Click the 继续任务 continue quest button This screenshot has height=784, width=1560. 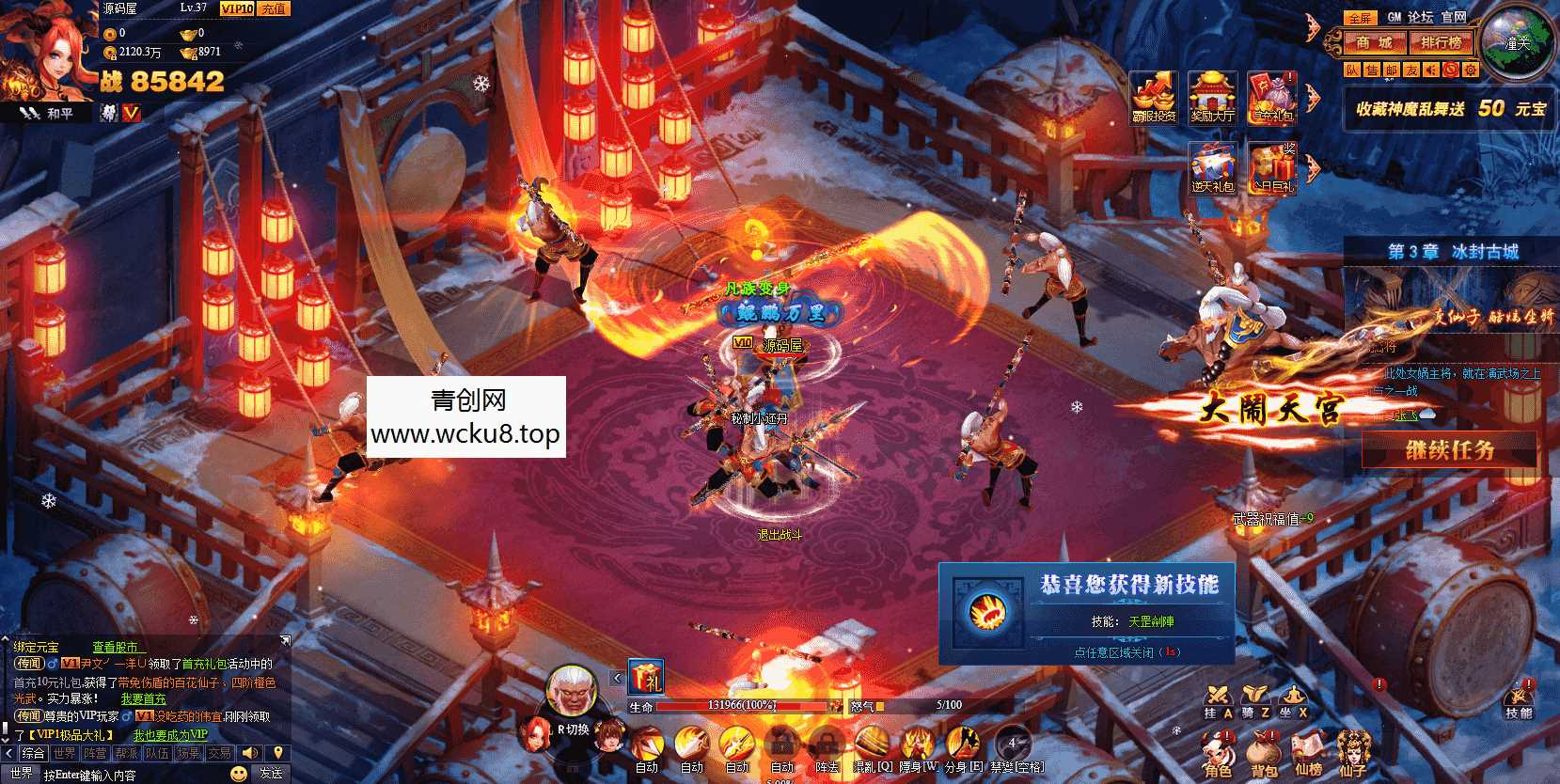[1448, 451]
